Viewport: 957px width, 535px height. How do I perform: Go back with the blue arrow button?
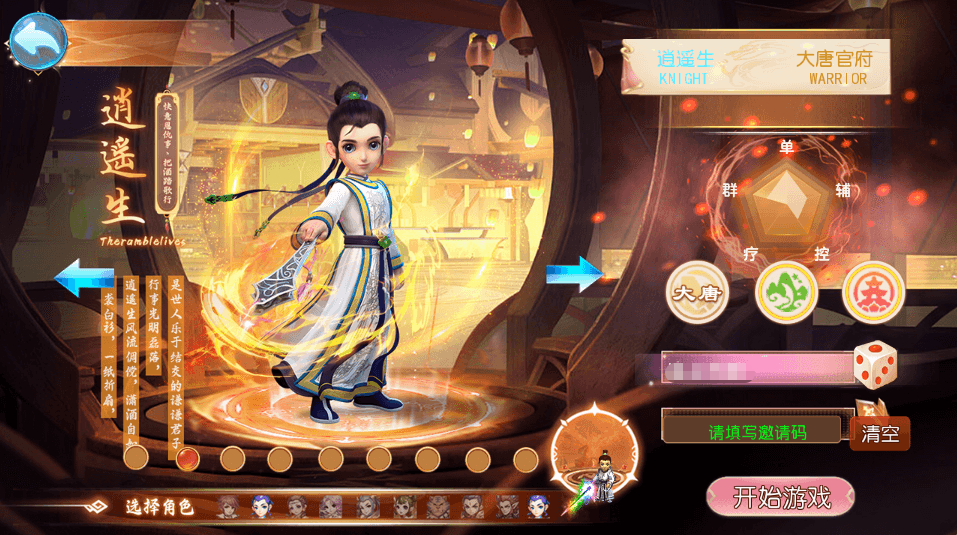tap(37, 41)
